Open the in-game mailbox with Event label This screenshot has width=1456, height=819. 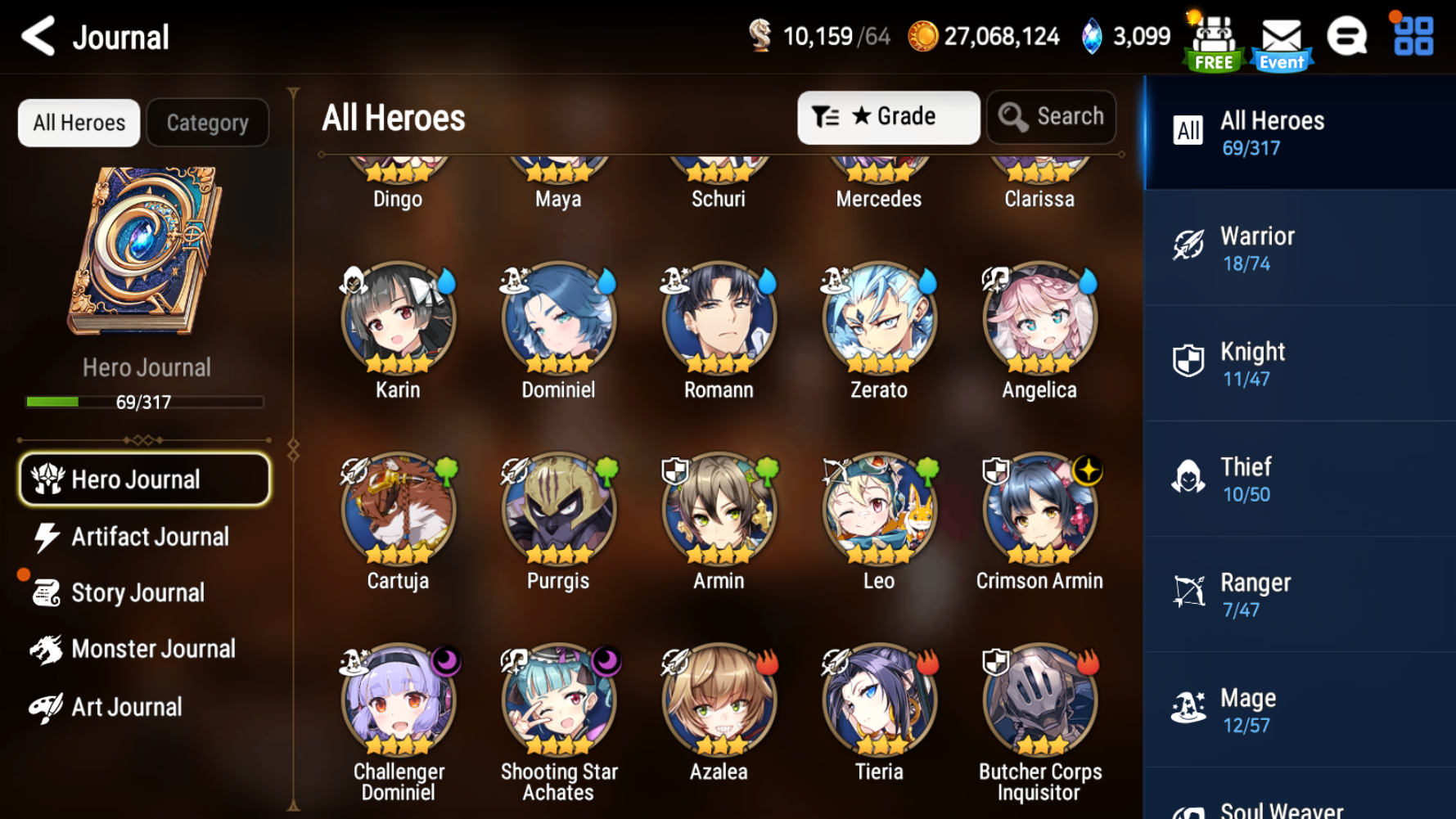[x=1282, y=37]
